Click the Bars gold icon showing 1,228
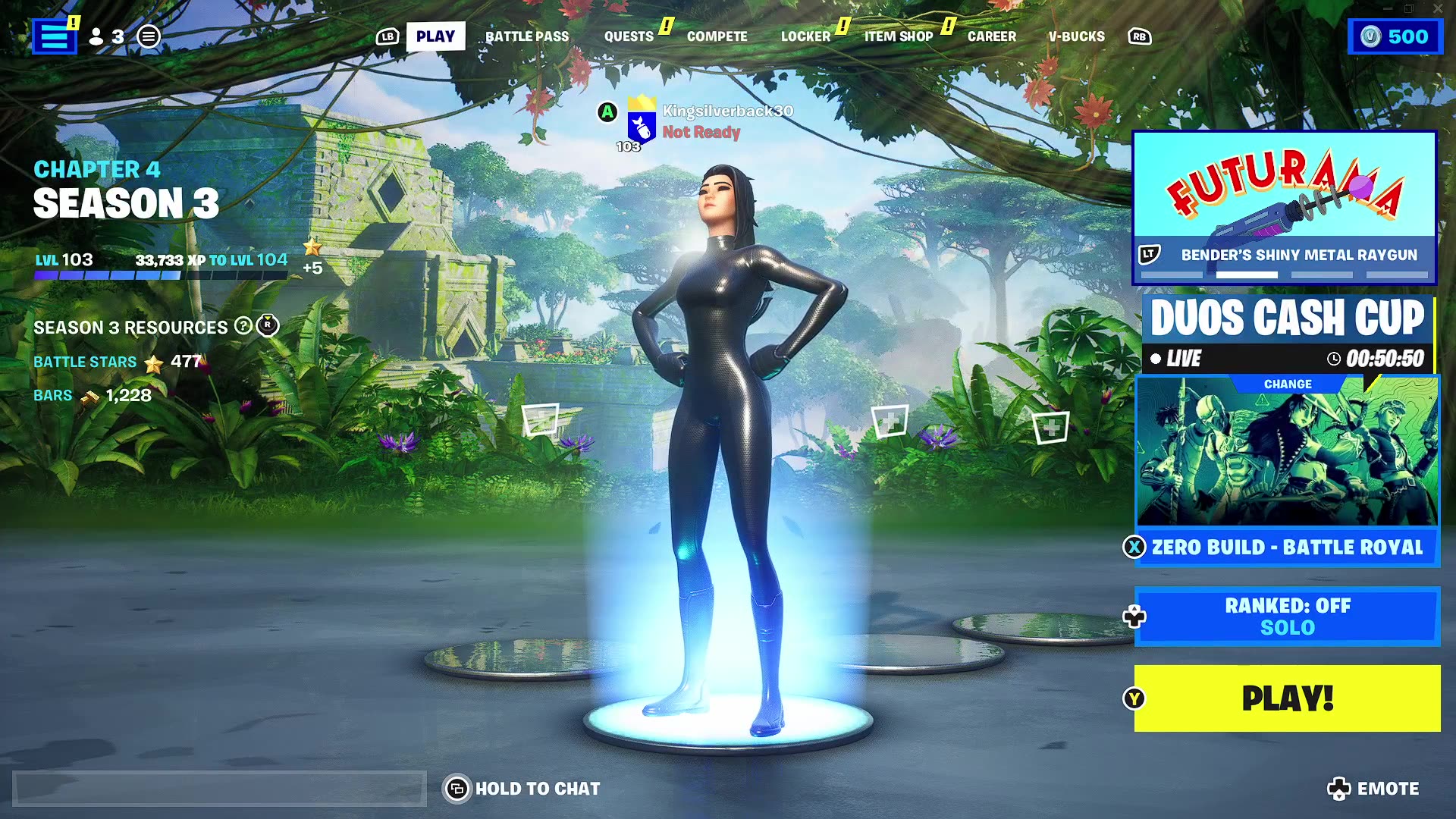Viewport: 1456px width, 819px height. point(89,395)
